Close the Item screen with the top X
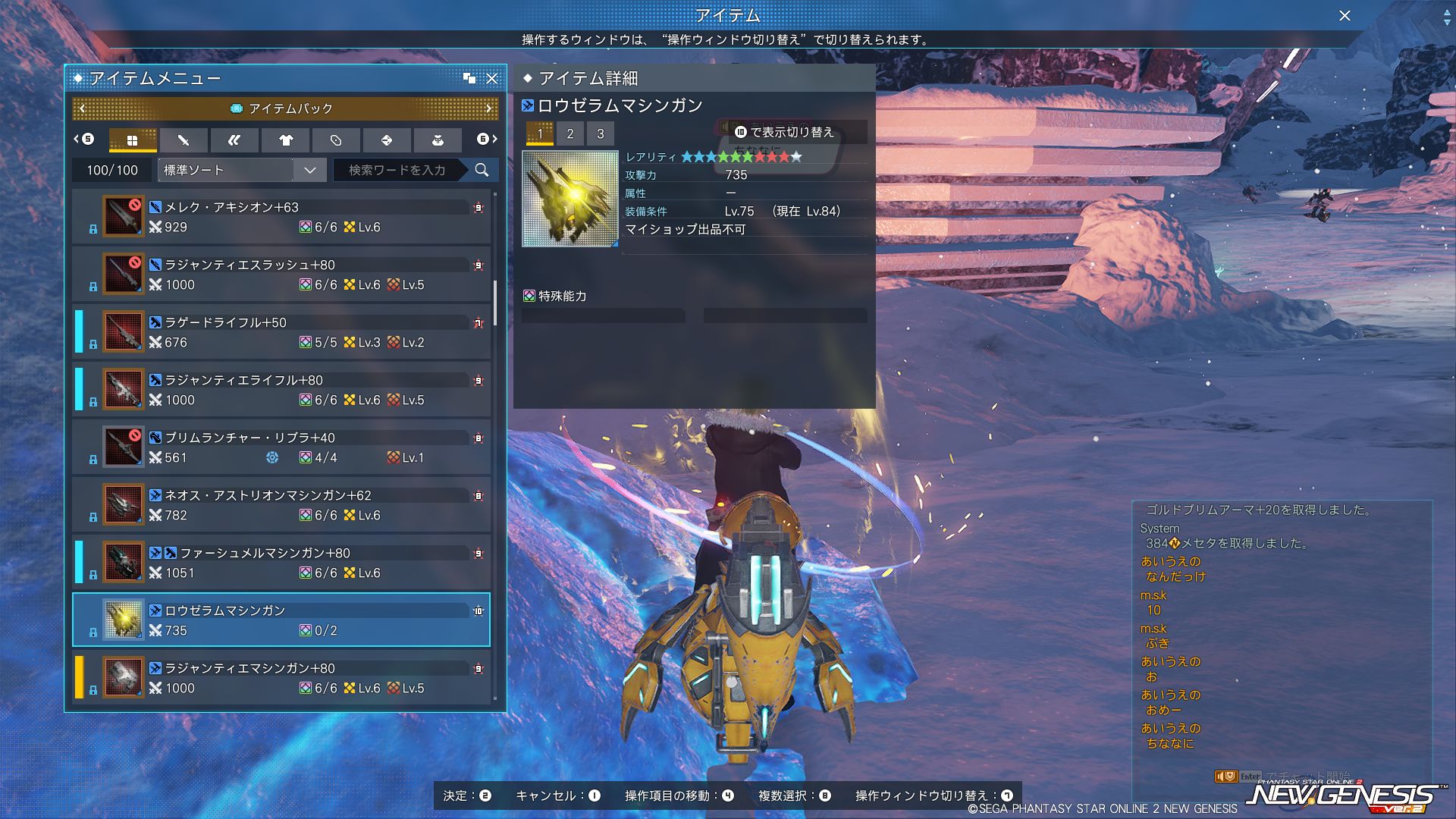1456x819 pixels. tap(1345, 16)
